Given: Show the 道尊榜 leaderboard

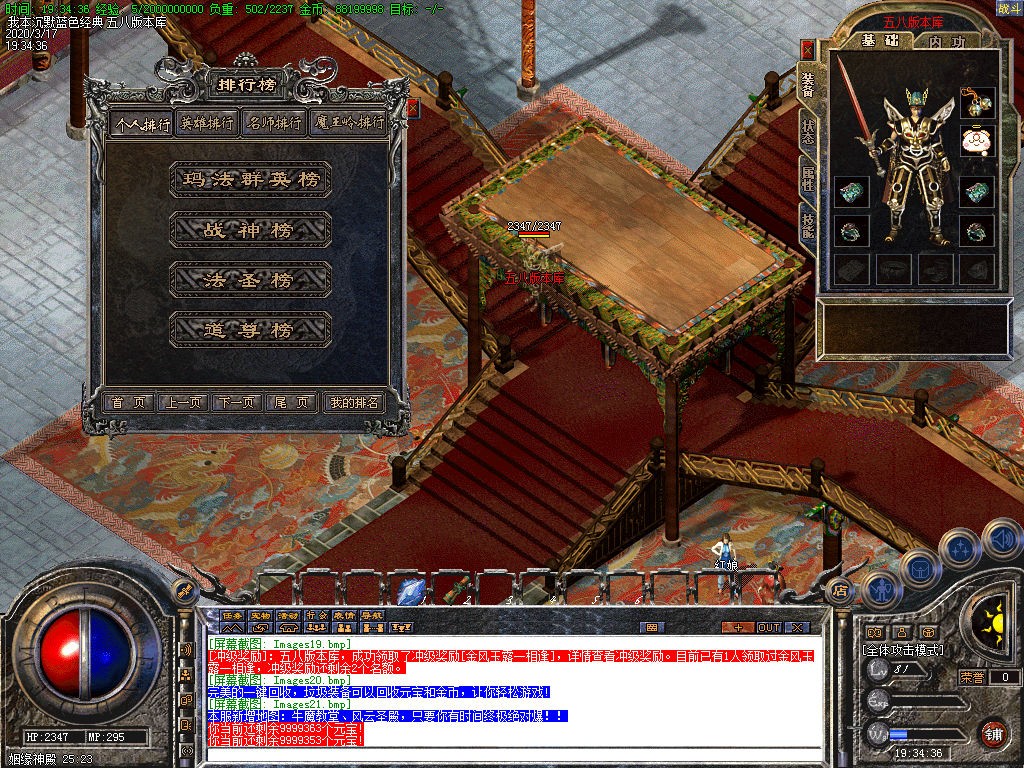Looking at the screenshot, I should [x=250, y=330].
